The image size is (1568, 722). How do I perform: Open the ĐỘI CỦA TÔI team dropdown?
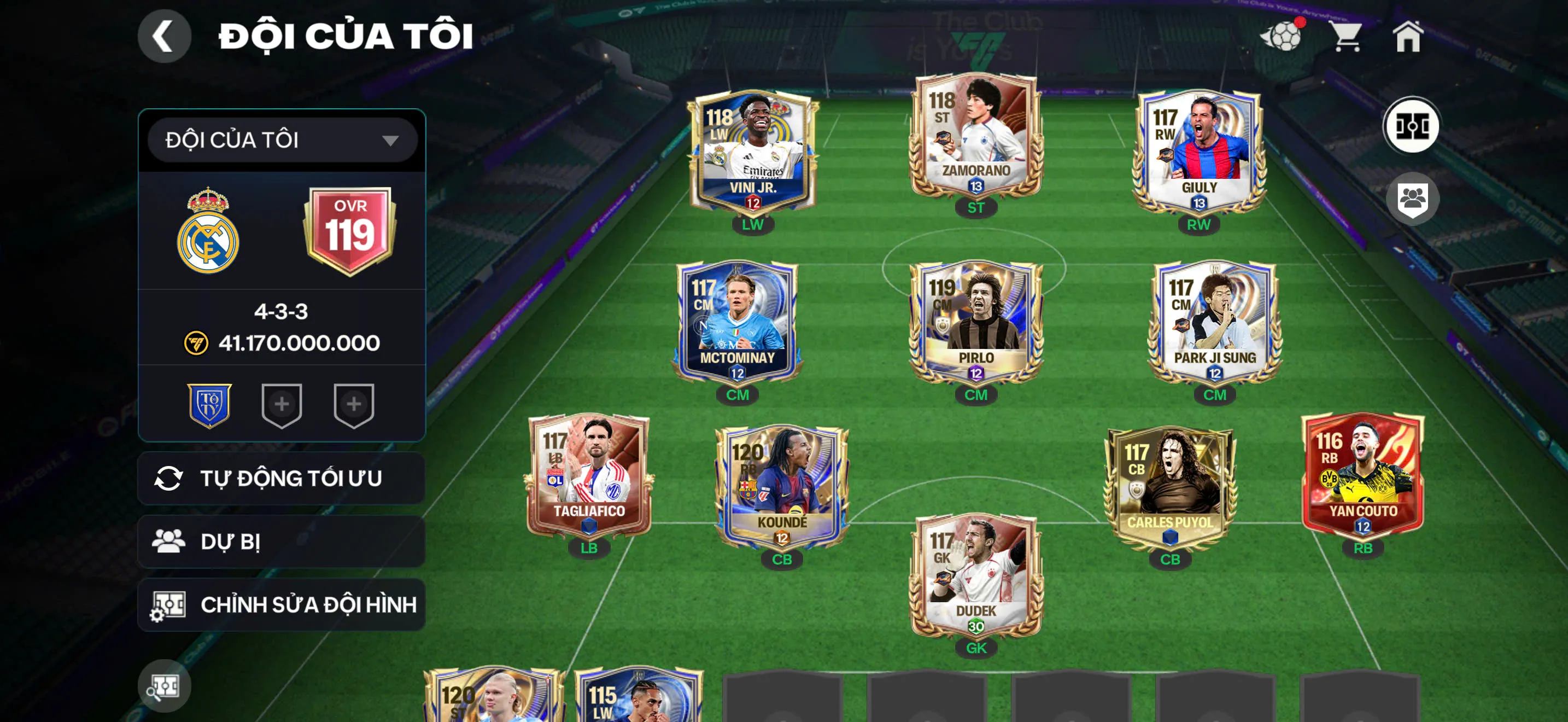coord(279,139)
